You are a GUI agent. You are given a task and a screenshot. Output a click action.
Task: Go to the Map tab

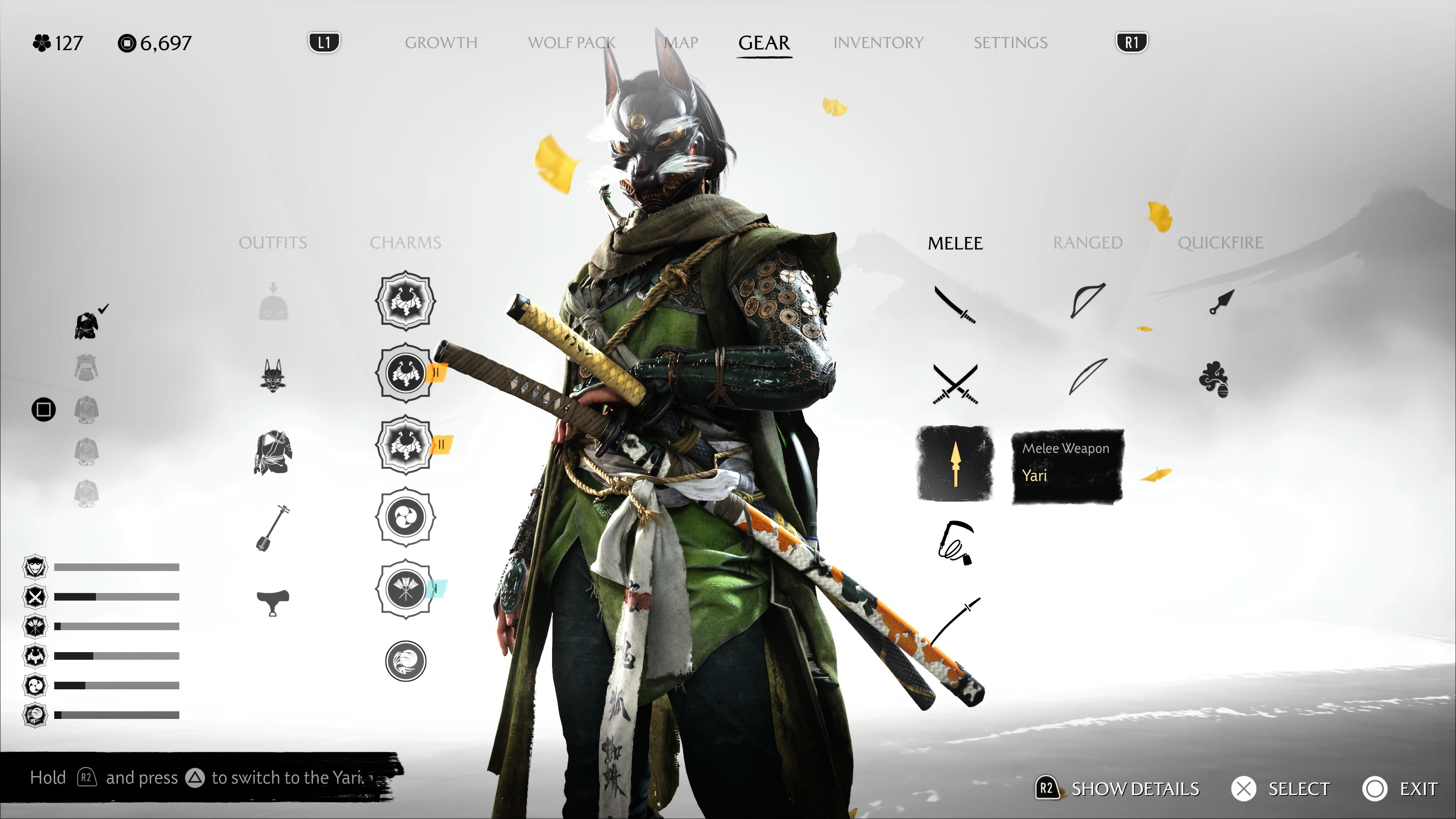click(x=681, y=43)
